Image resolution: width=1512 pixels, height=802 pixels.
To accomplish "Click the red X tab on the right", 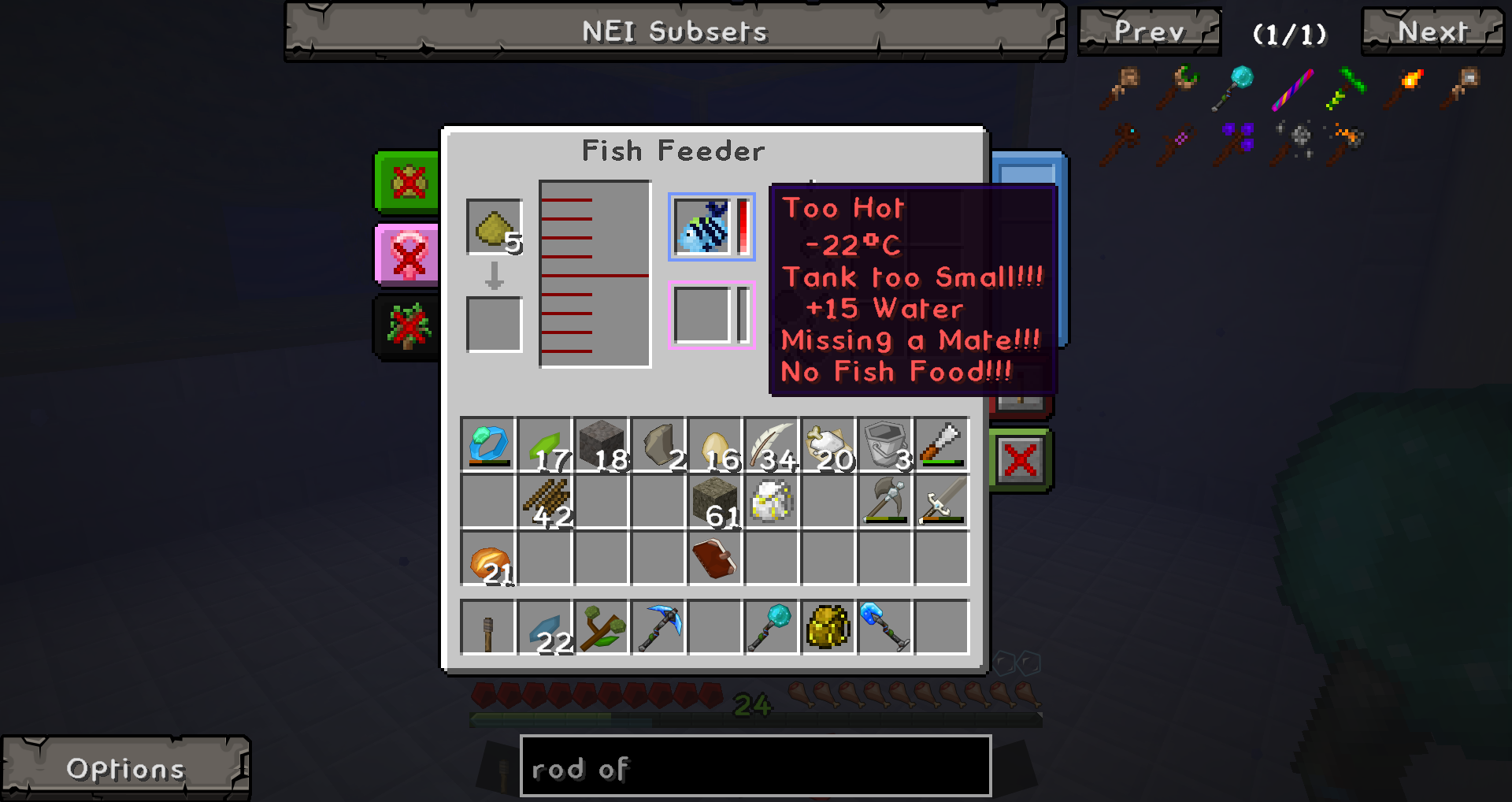I will (1020, 459).
